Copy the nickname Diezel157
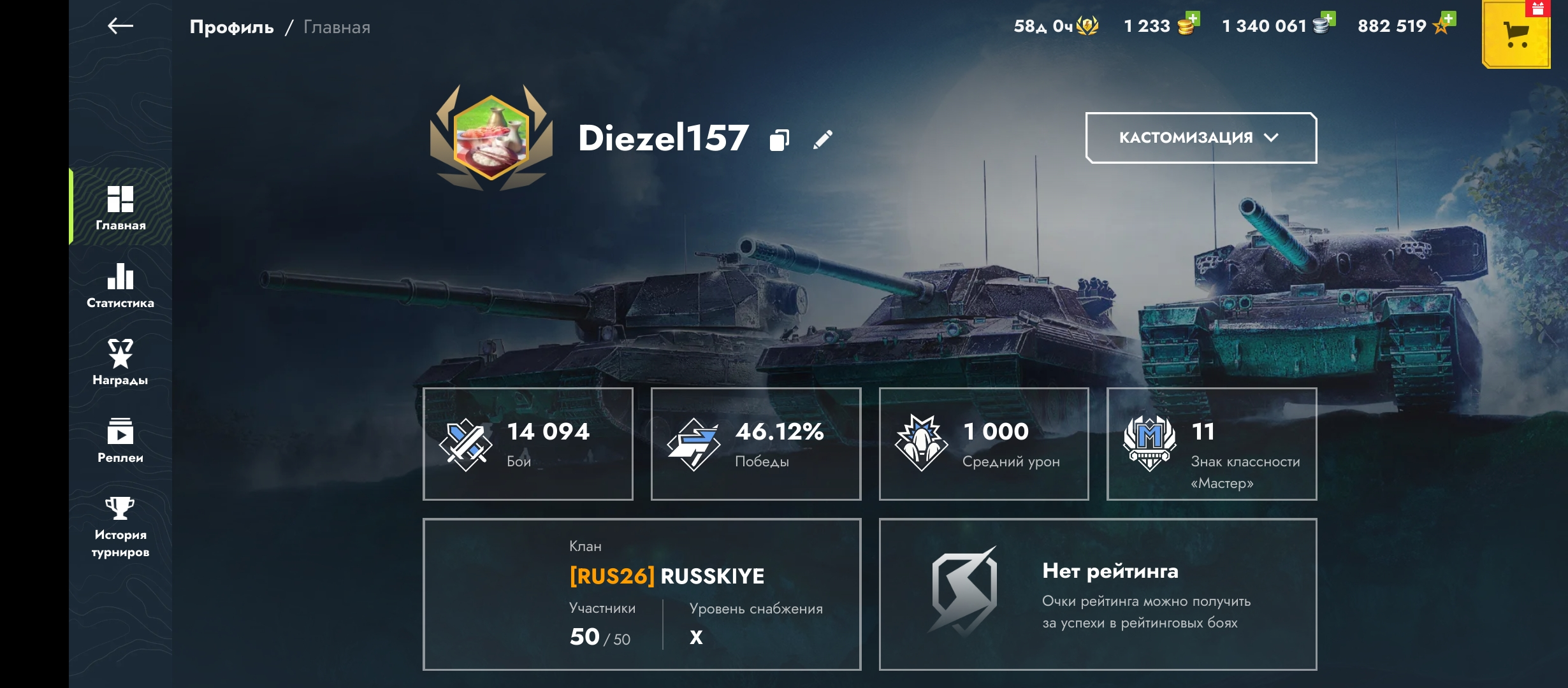Screen dimensions: 1568x688 tap(780, 140)
